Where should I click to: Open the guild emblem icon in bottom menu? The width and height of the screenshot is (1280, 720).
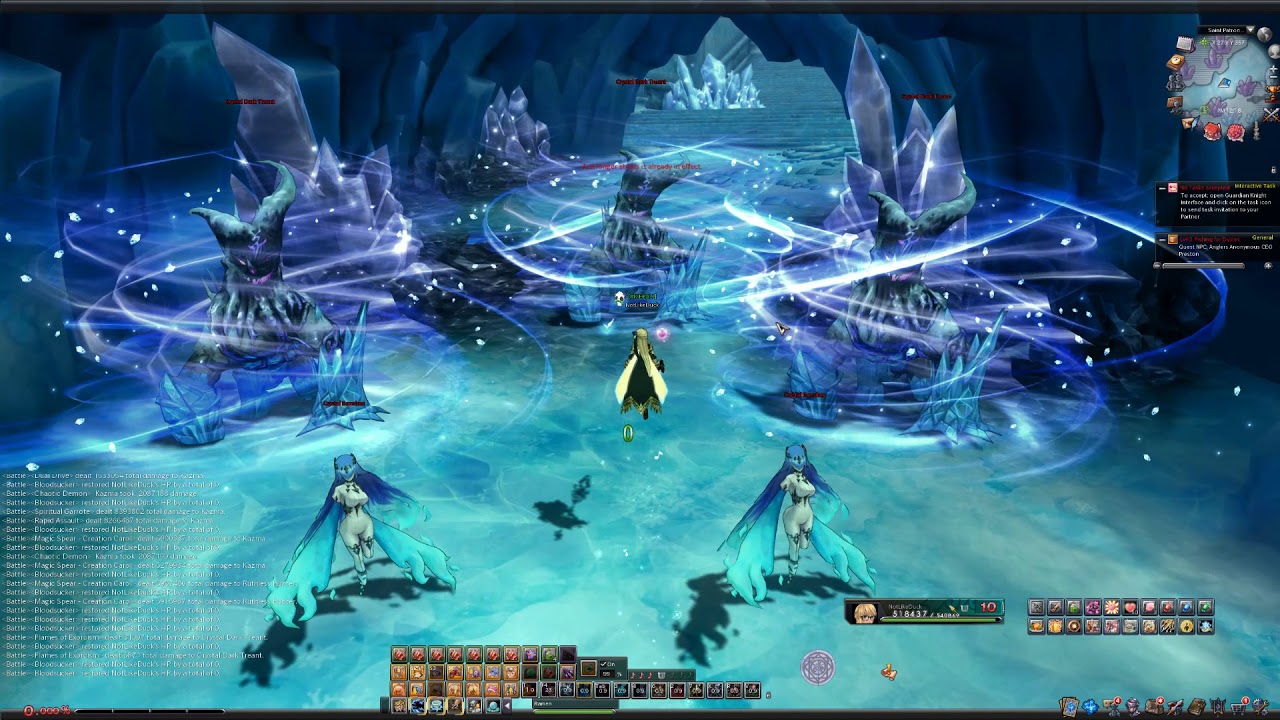tap(1218, 706)
